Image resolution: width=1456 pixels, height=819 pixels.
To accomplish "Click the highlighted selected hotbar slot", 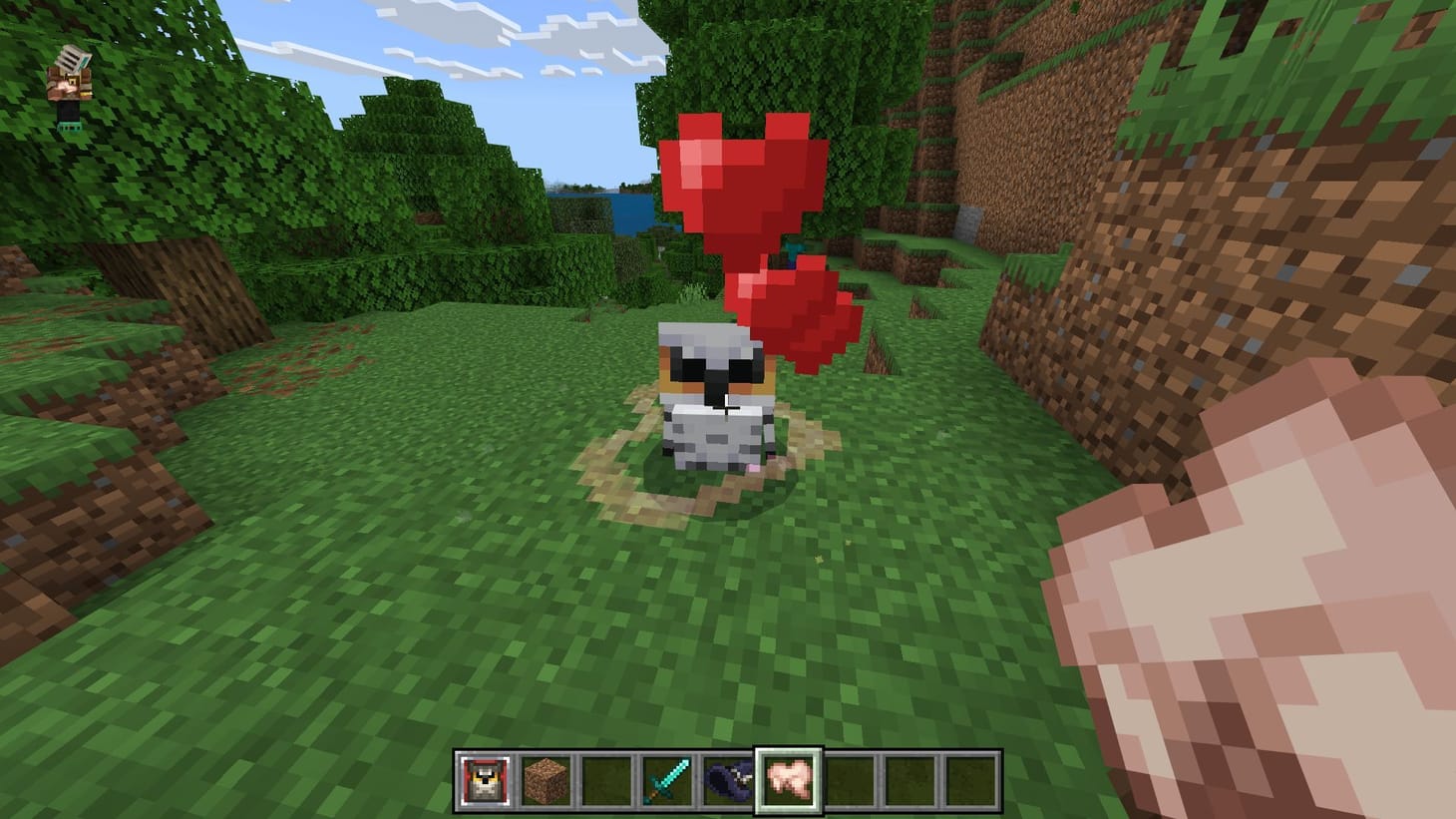I will 790,780.
